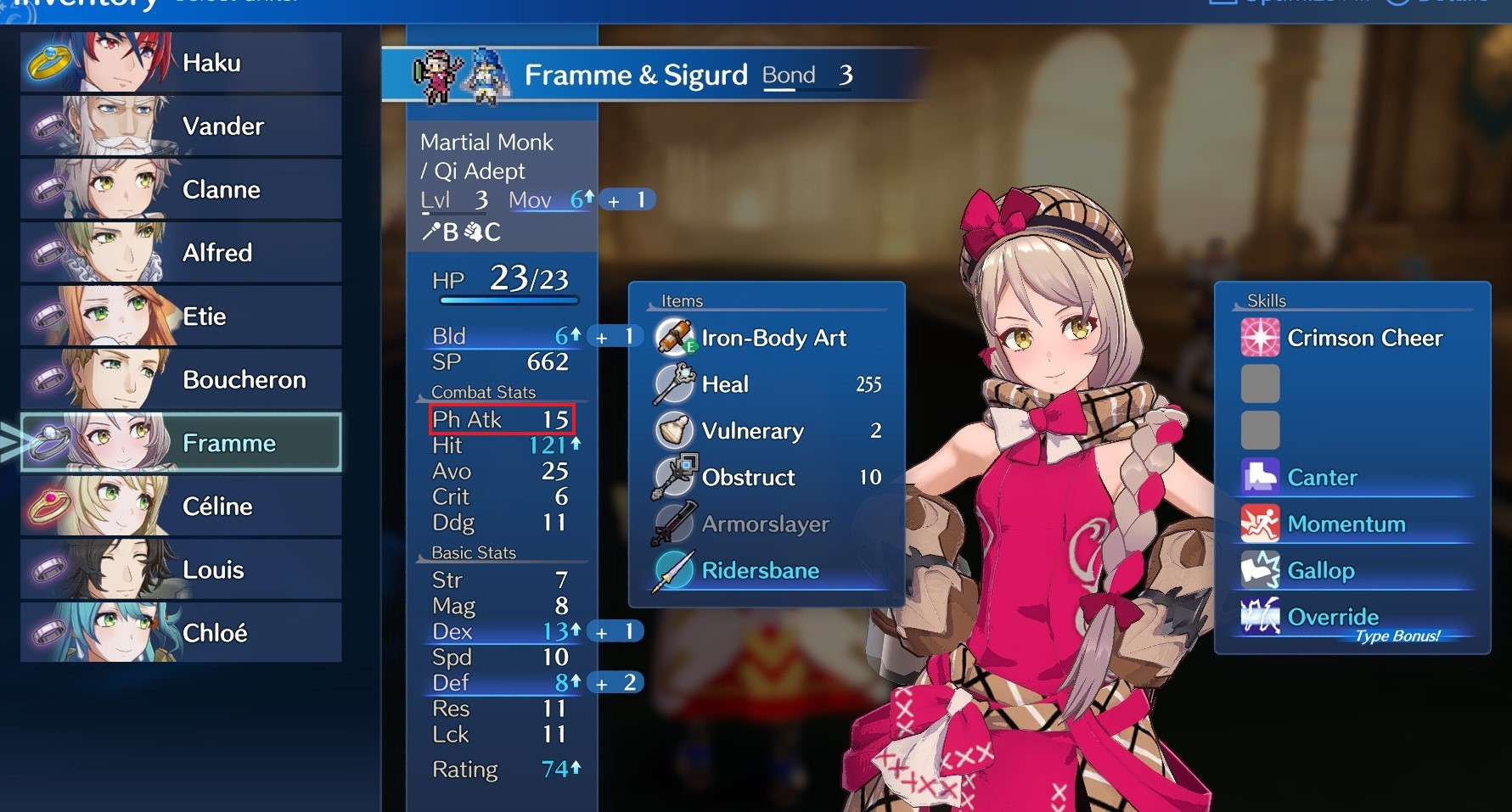This screenshot has width=1512, height=812.
Task: Click the Ridersbane lance icon
Action: pyautogui.click(x=672, y=570)
